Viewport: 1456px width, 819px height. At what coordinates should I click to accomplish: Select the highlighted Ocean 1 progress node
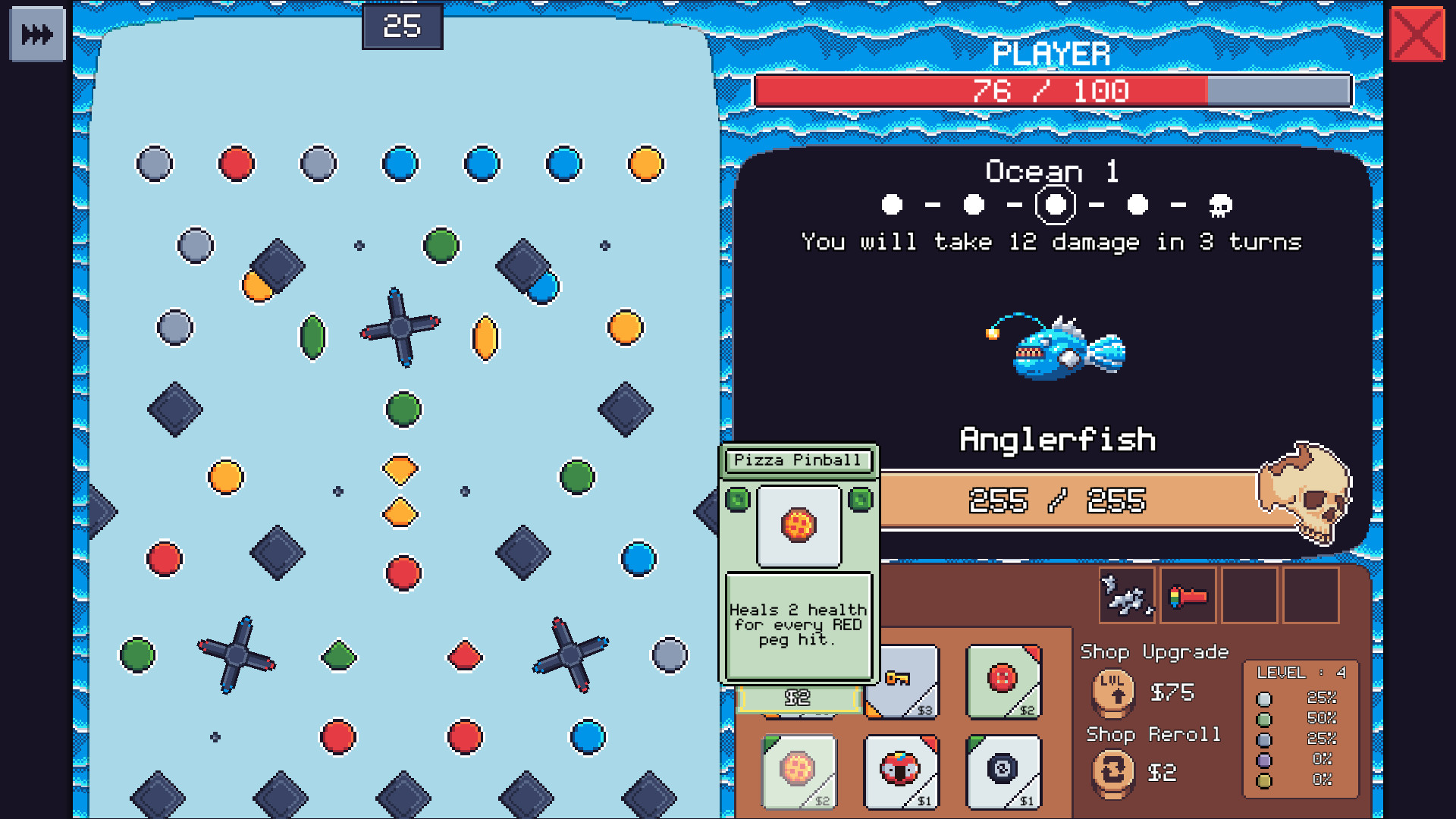click(1056, 205)
